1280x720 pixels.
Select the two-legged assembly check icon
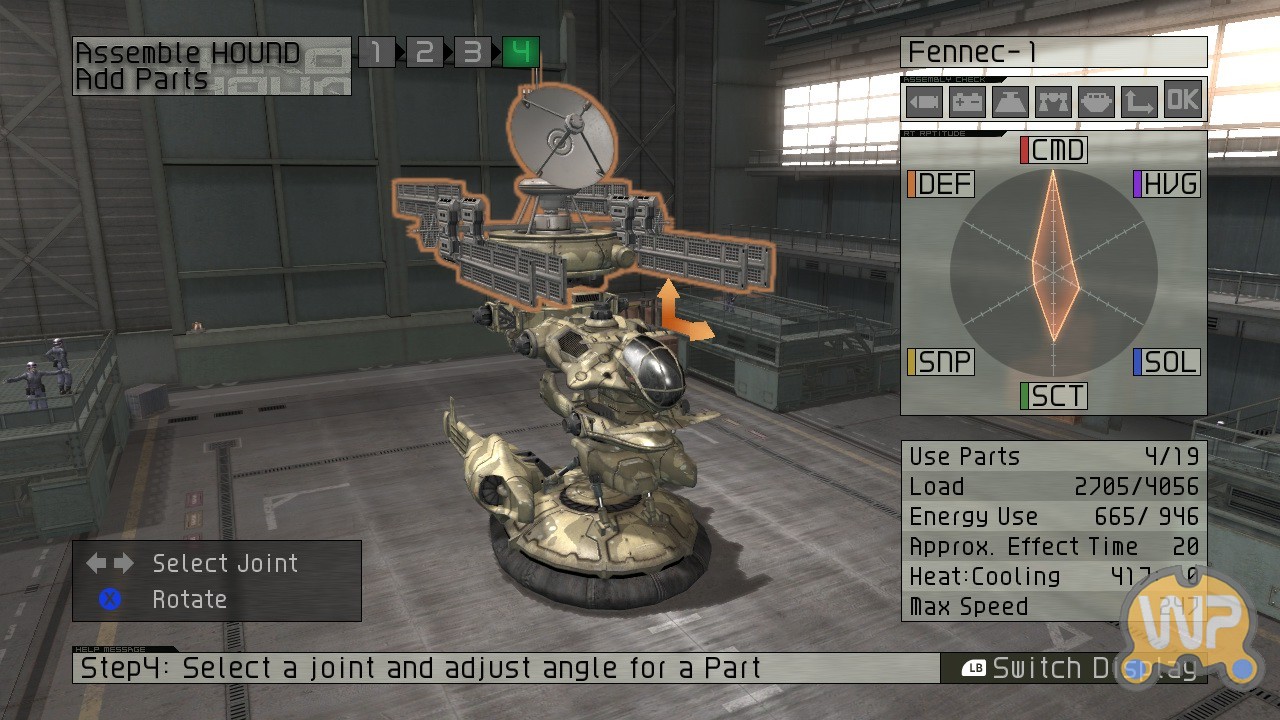1053,101
